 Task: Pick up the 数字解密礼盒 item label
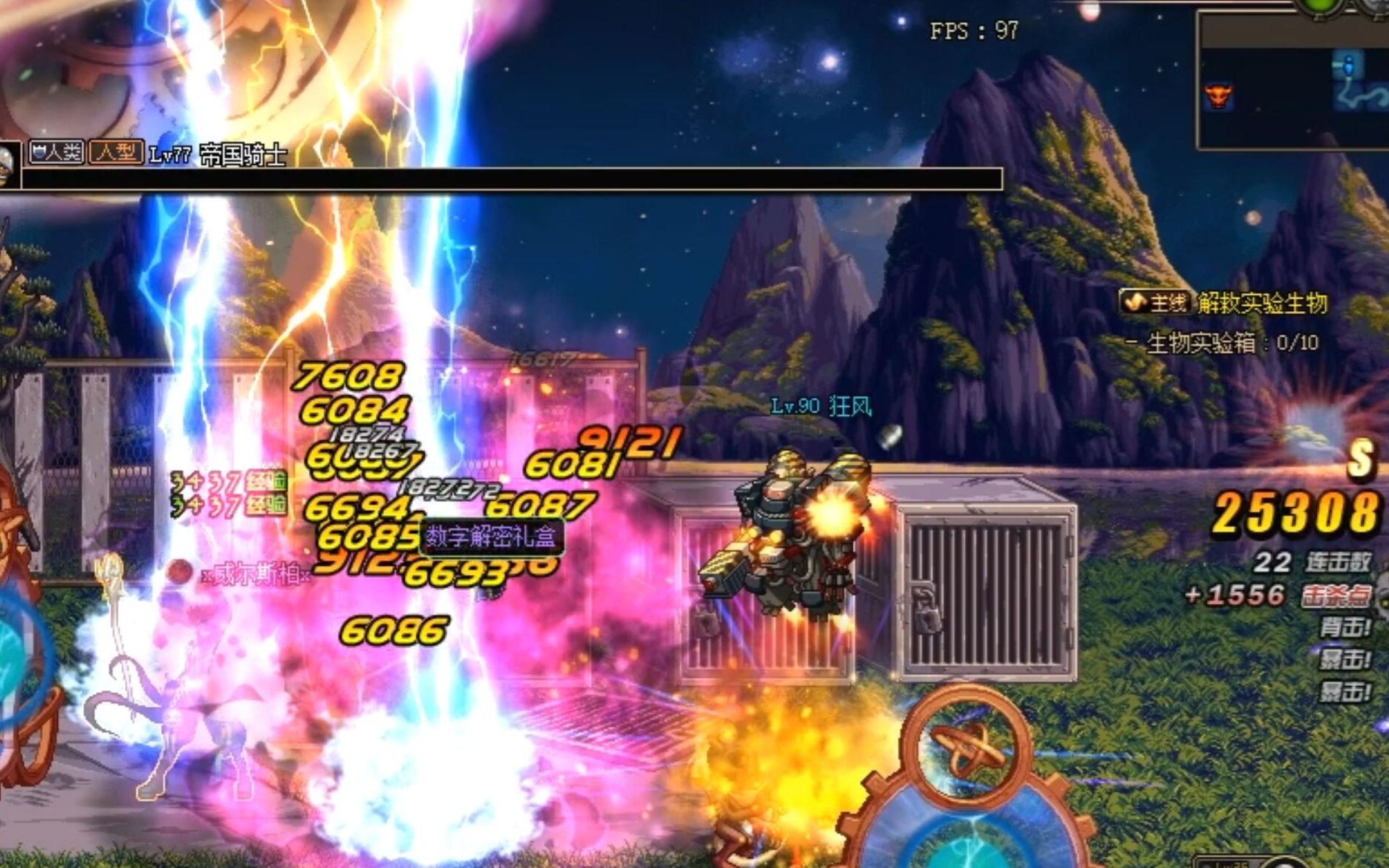point(491,536)
